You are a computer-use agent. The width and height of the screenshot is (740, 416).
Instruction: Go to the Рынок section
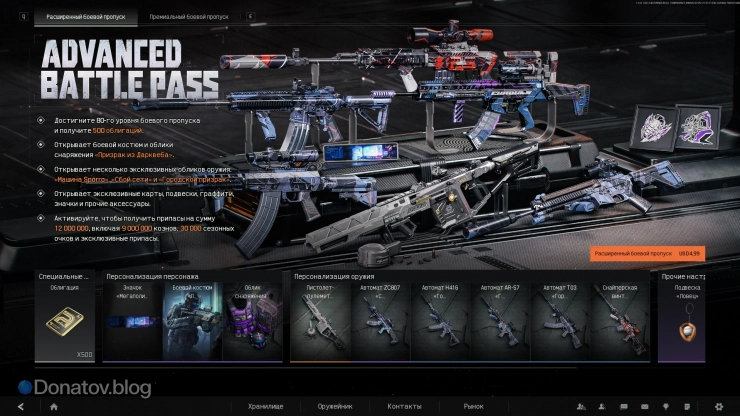(x=473, y=408)
